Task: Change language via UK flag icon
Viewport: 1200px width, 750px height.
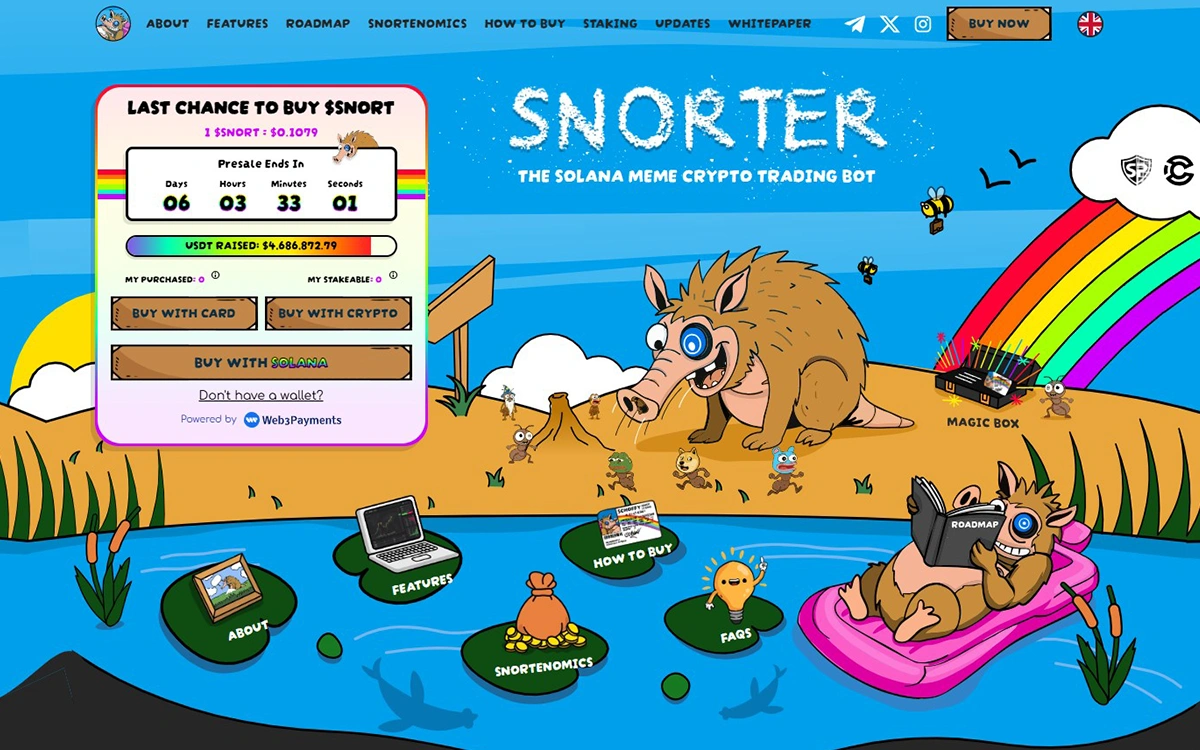Action: click(1090, 24)
